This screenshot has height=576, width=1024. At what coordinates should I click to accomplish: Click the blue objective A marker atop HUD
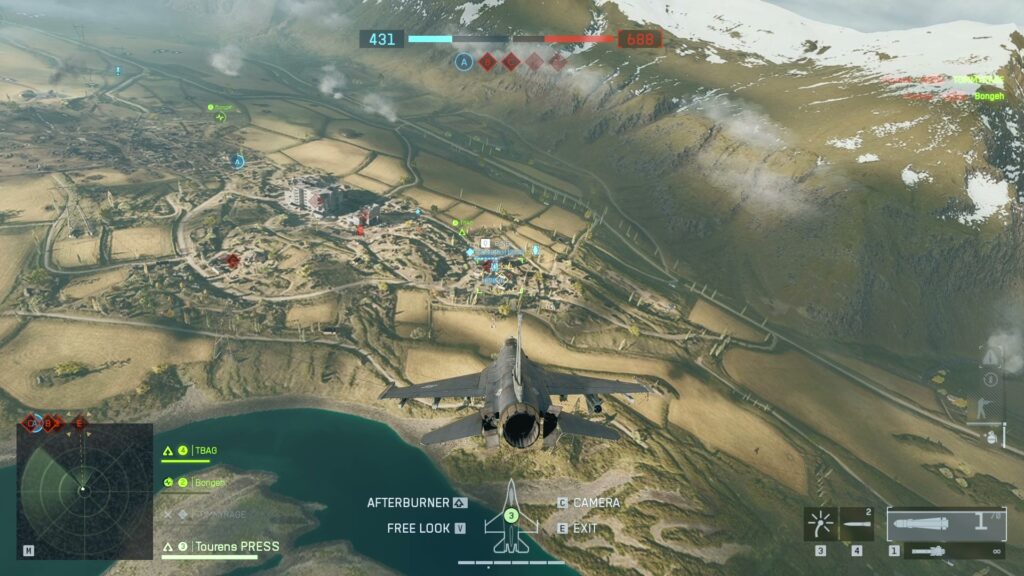463,61
